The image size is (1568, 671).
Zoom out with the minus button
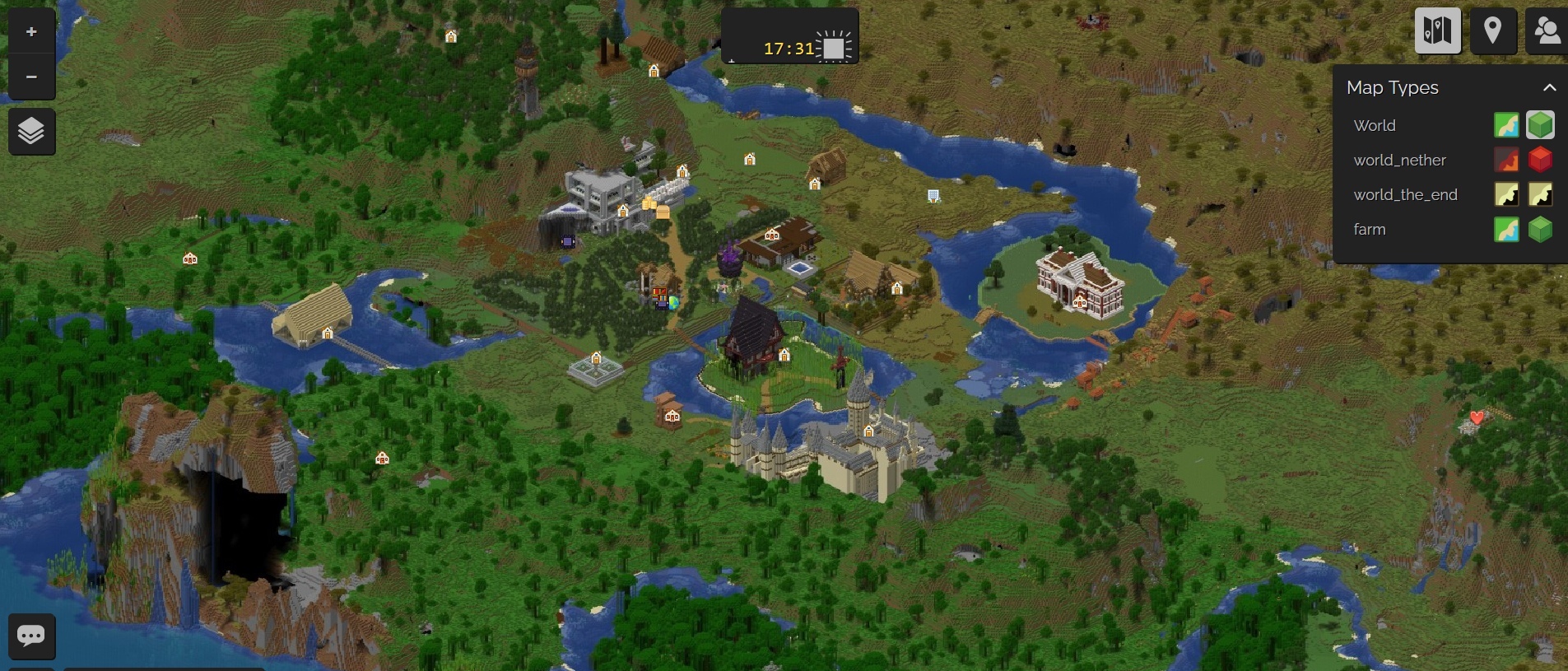click(x=31, y=77)
